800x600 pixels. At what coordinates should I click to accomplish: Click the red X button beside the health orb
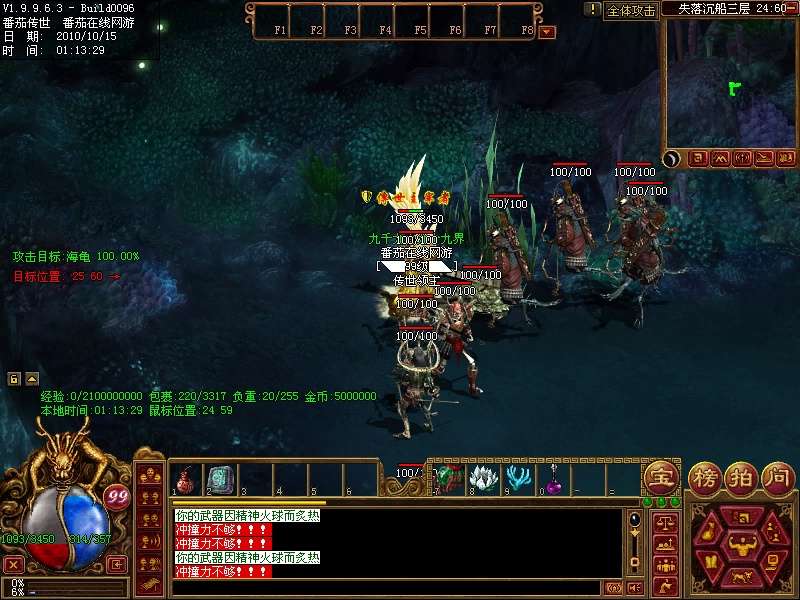point(13,564)
